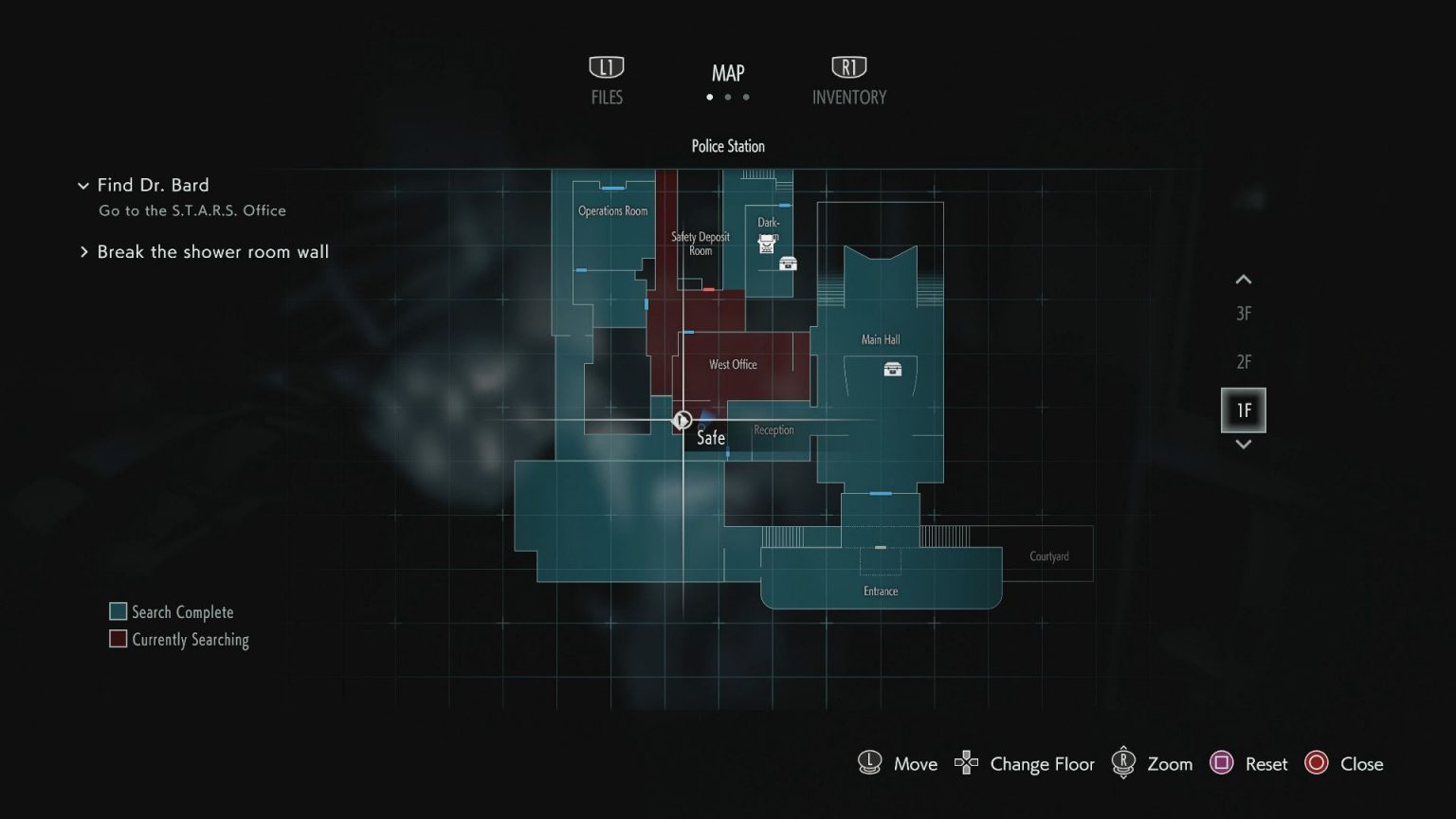Click the item box icon beside the Dark Room
Viewport: 1456px width, 819px height.
788,264
